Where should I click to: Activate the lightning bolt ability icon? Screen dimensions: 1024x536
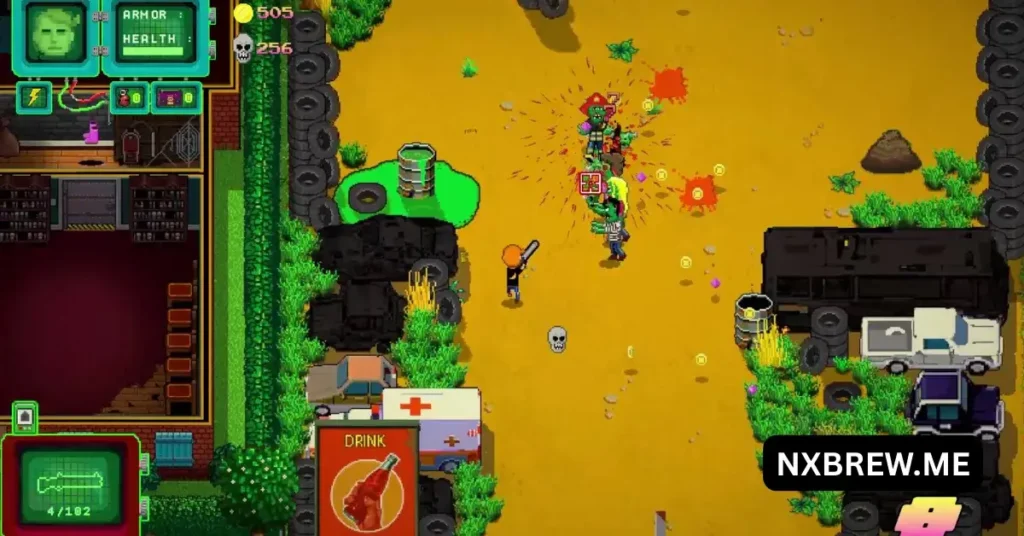(34, 97)
